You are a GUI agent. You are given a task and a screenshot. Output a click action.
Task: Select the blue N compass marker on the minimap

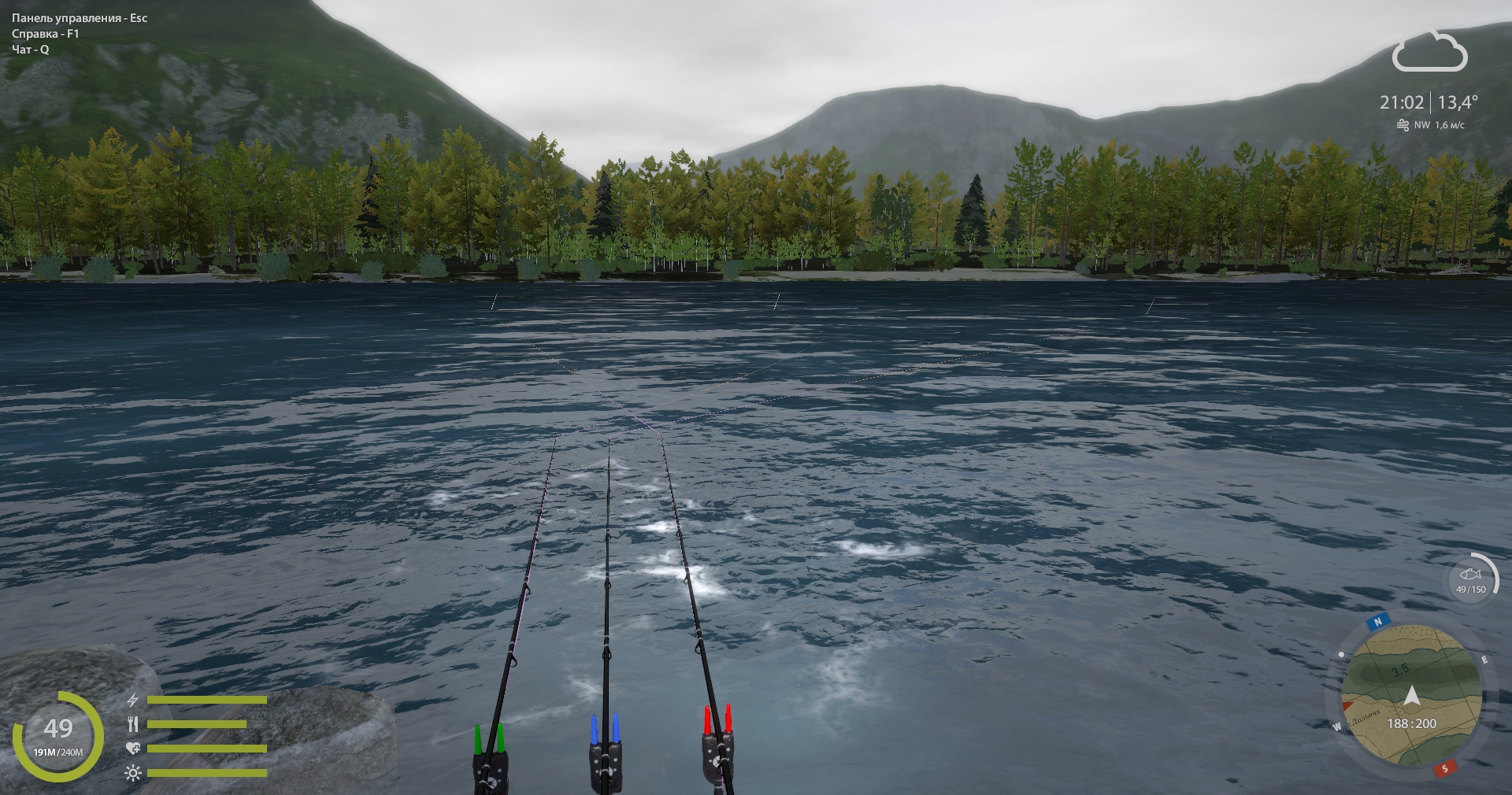[x=1378, y=622]
